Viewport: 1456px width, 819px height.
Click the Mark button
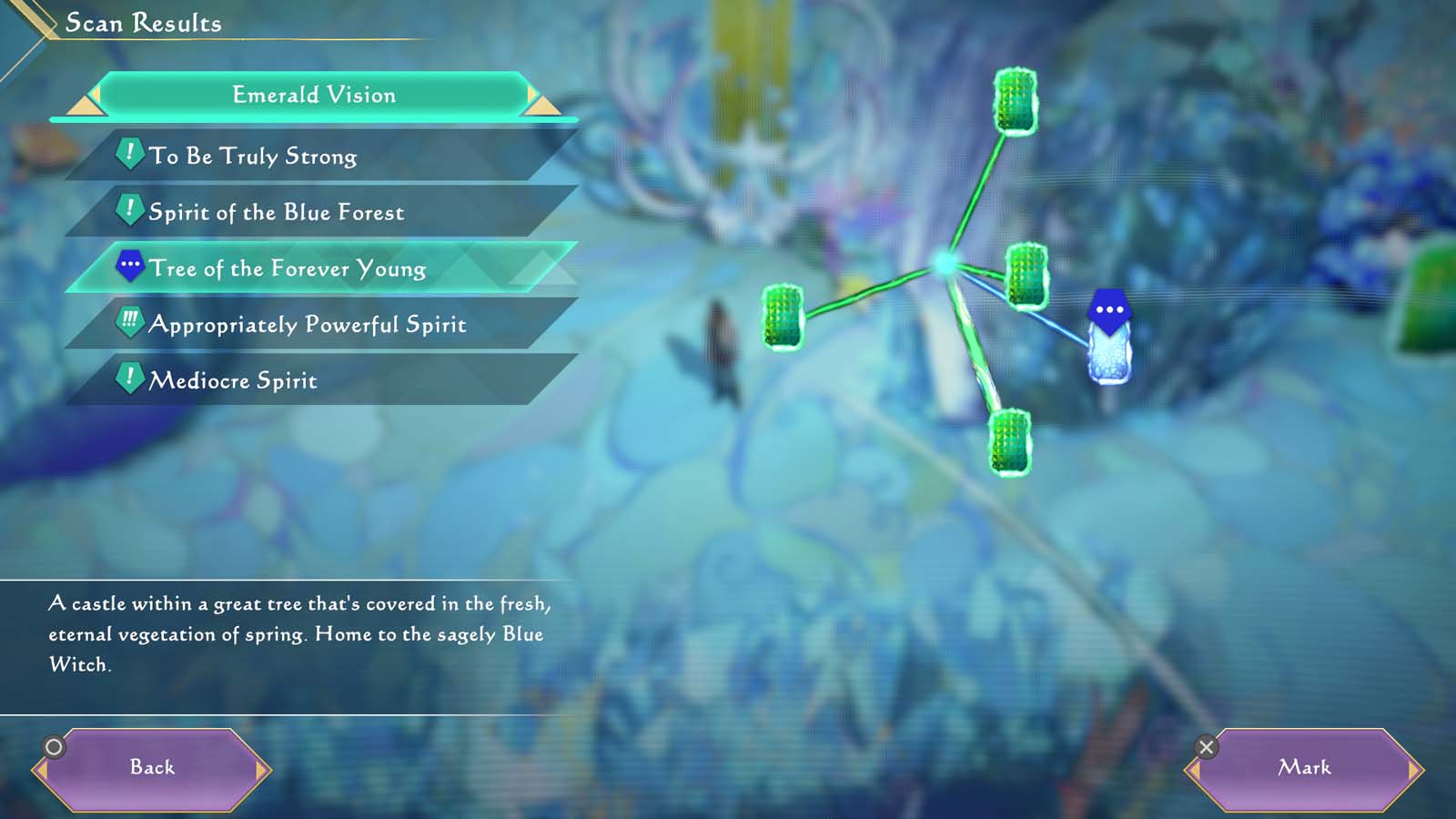[x=1304, y=768]
